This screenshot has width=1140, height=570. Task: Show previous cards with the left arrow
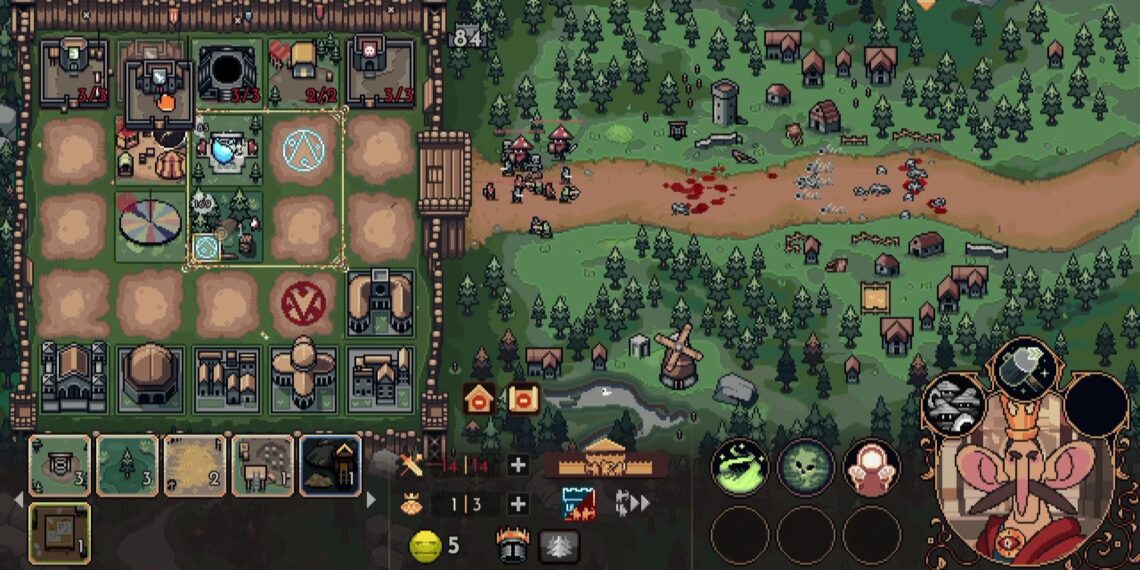tap(17, 497)
